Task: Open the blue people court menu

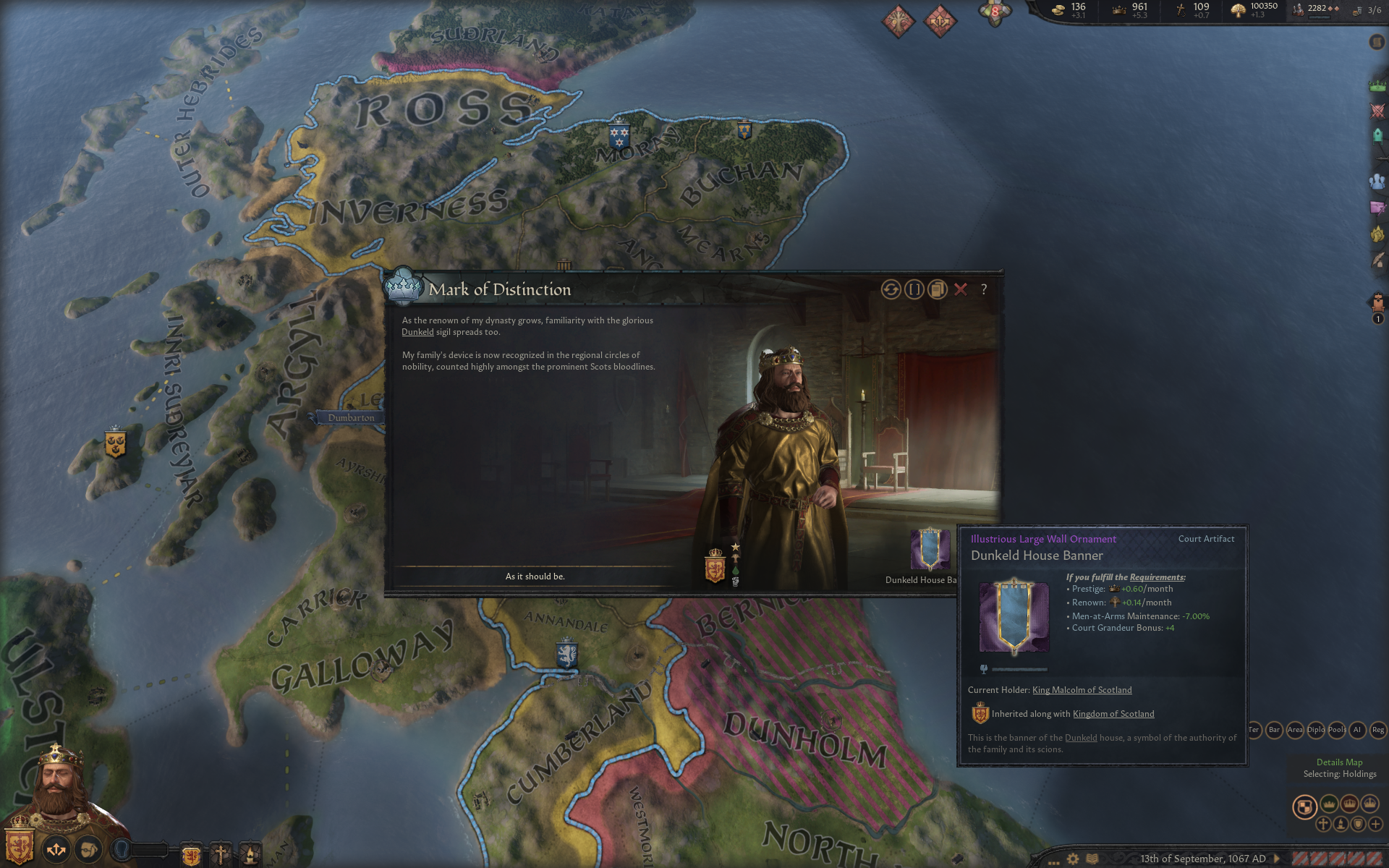Action: [1377, 182]
